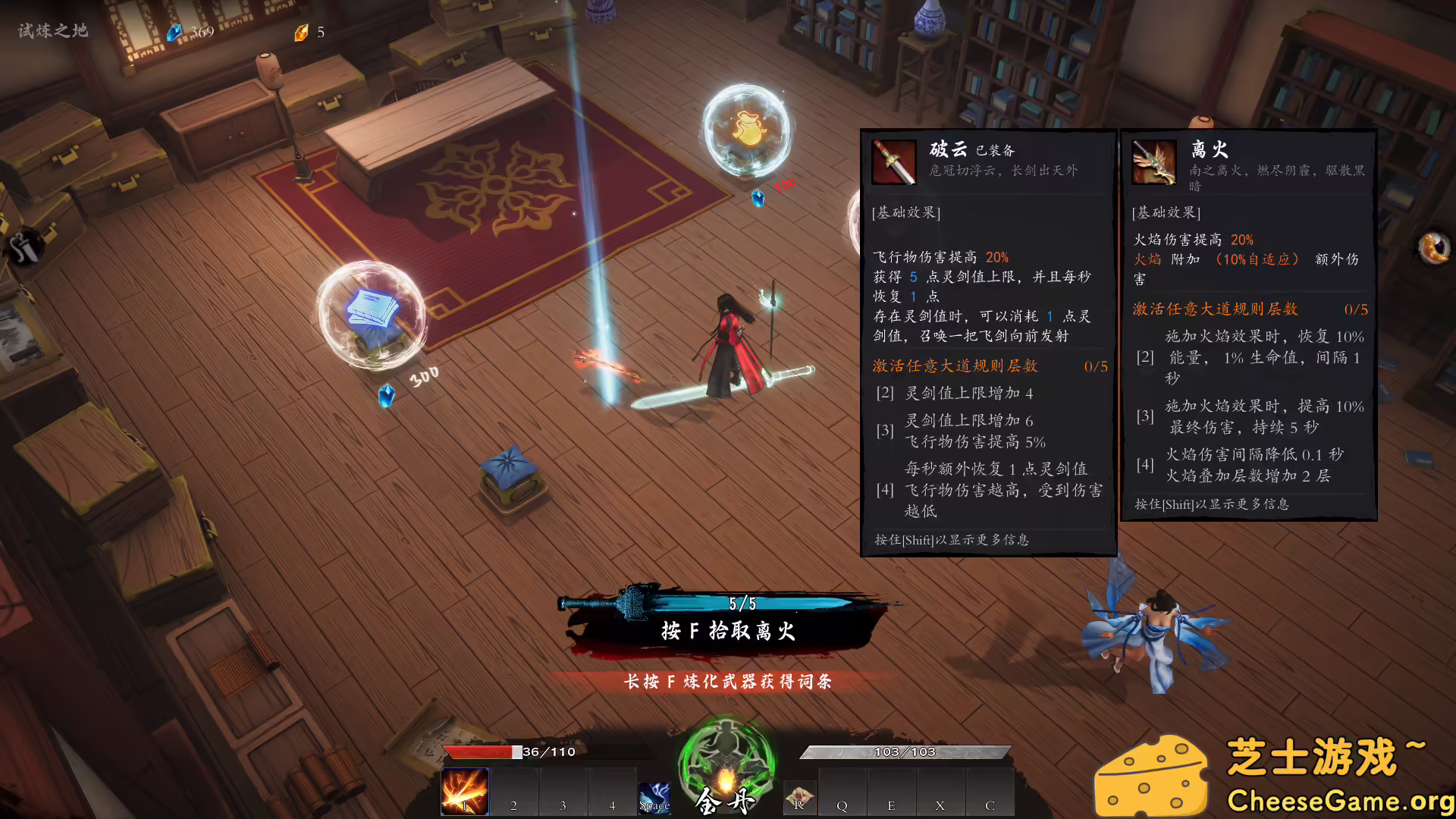Click the orange shard currency icon showing 5
1456x819 pixels.
pyautogui.click(x=302, y=33)
